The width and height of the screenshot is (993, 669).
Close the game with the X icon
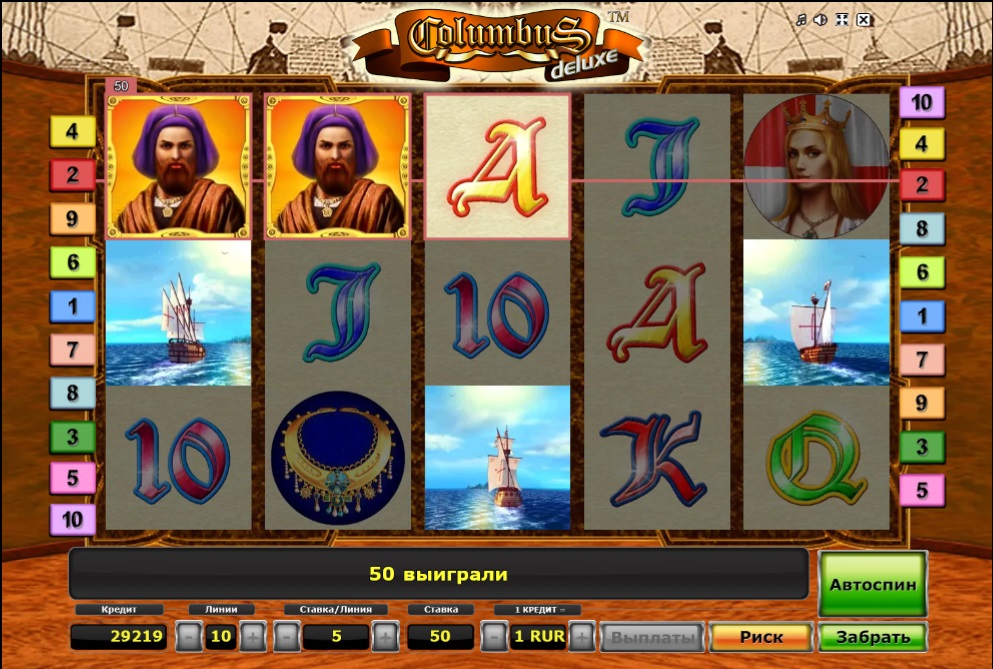(864, 19)
